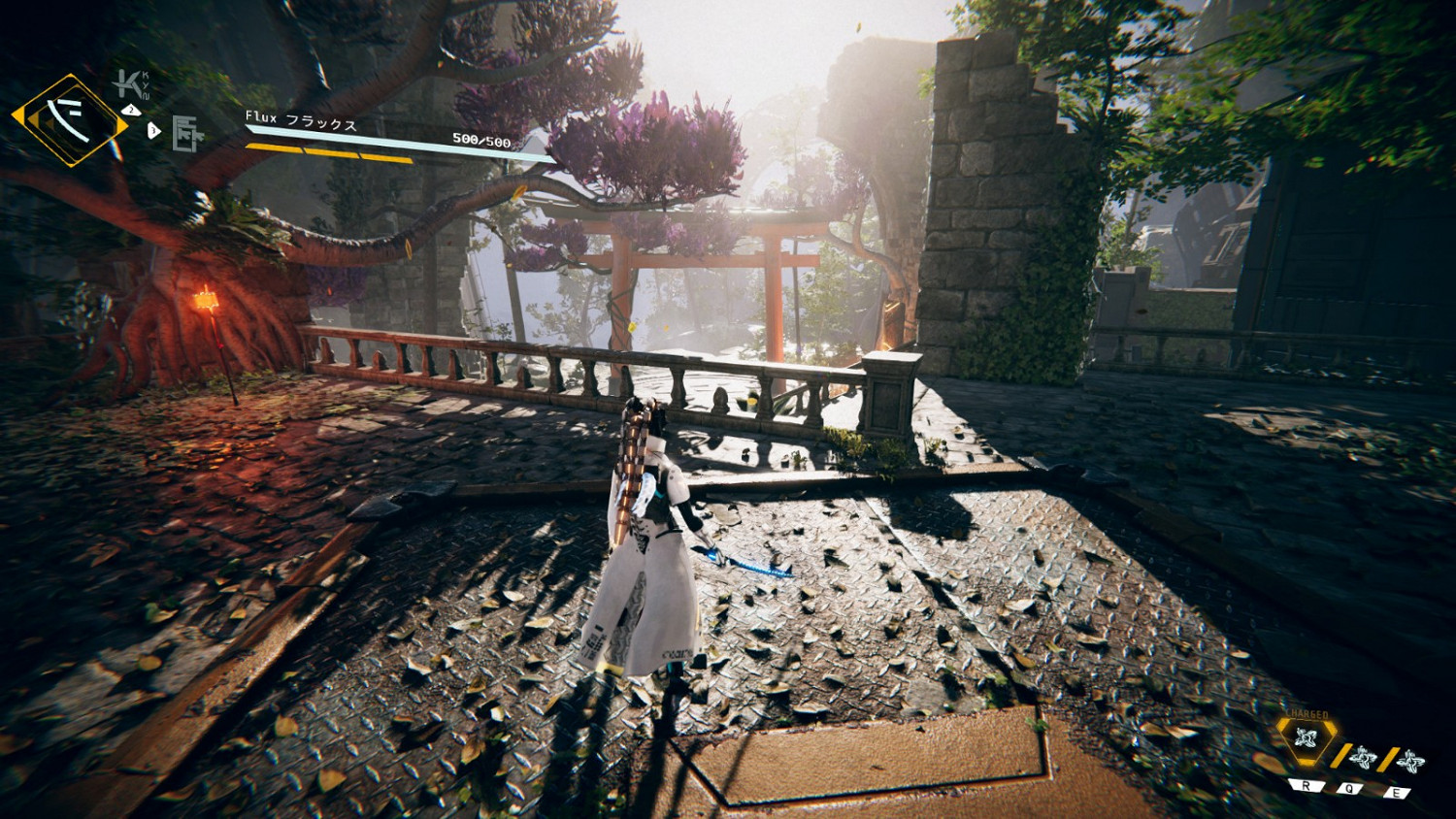This screenshot has height=819, width=1456.
Task: Click the R key prompt tab
Action: (x=1306, y=786)
